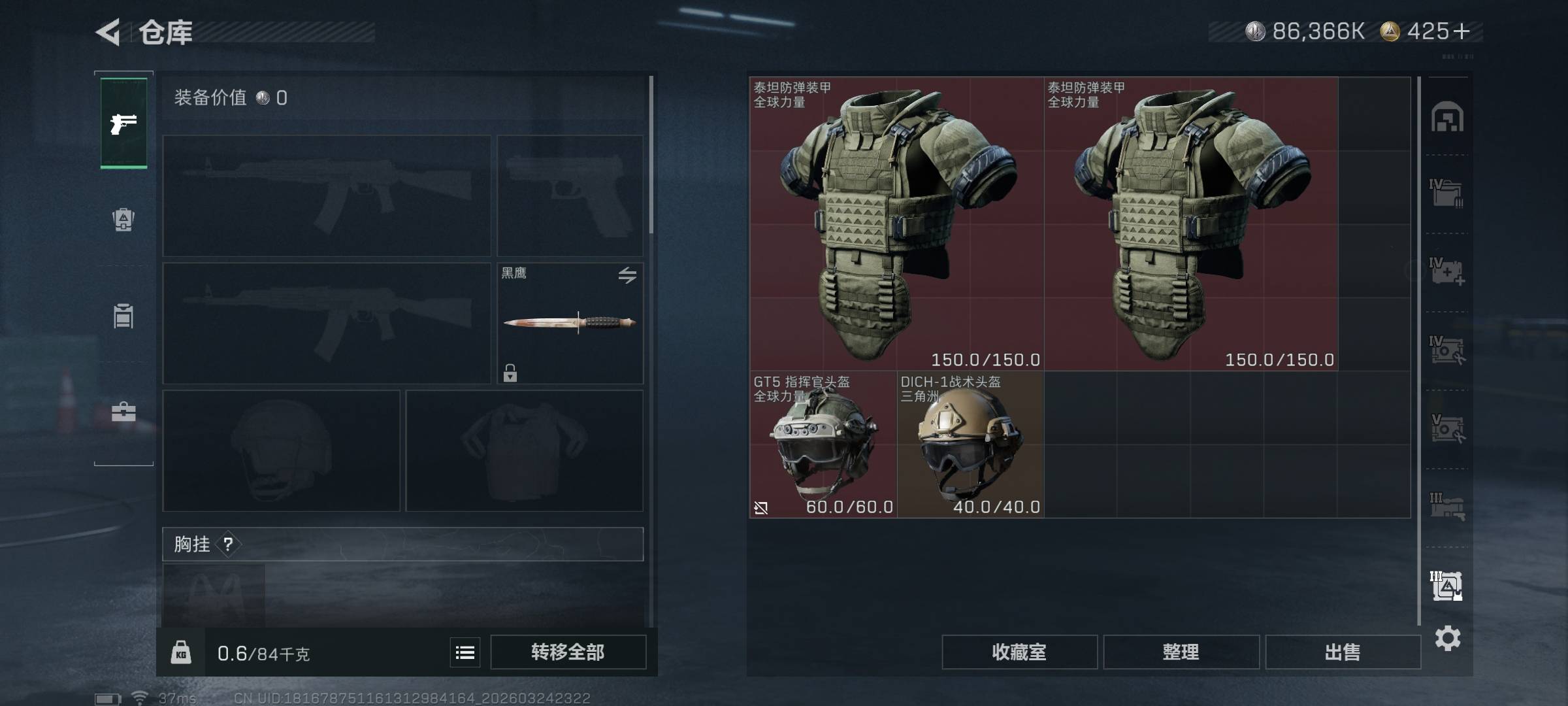
Task: Open the briefcase safe-box tab
Action: point(123,412)
